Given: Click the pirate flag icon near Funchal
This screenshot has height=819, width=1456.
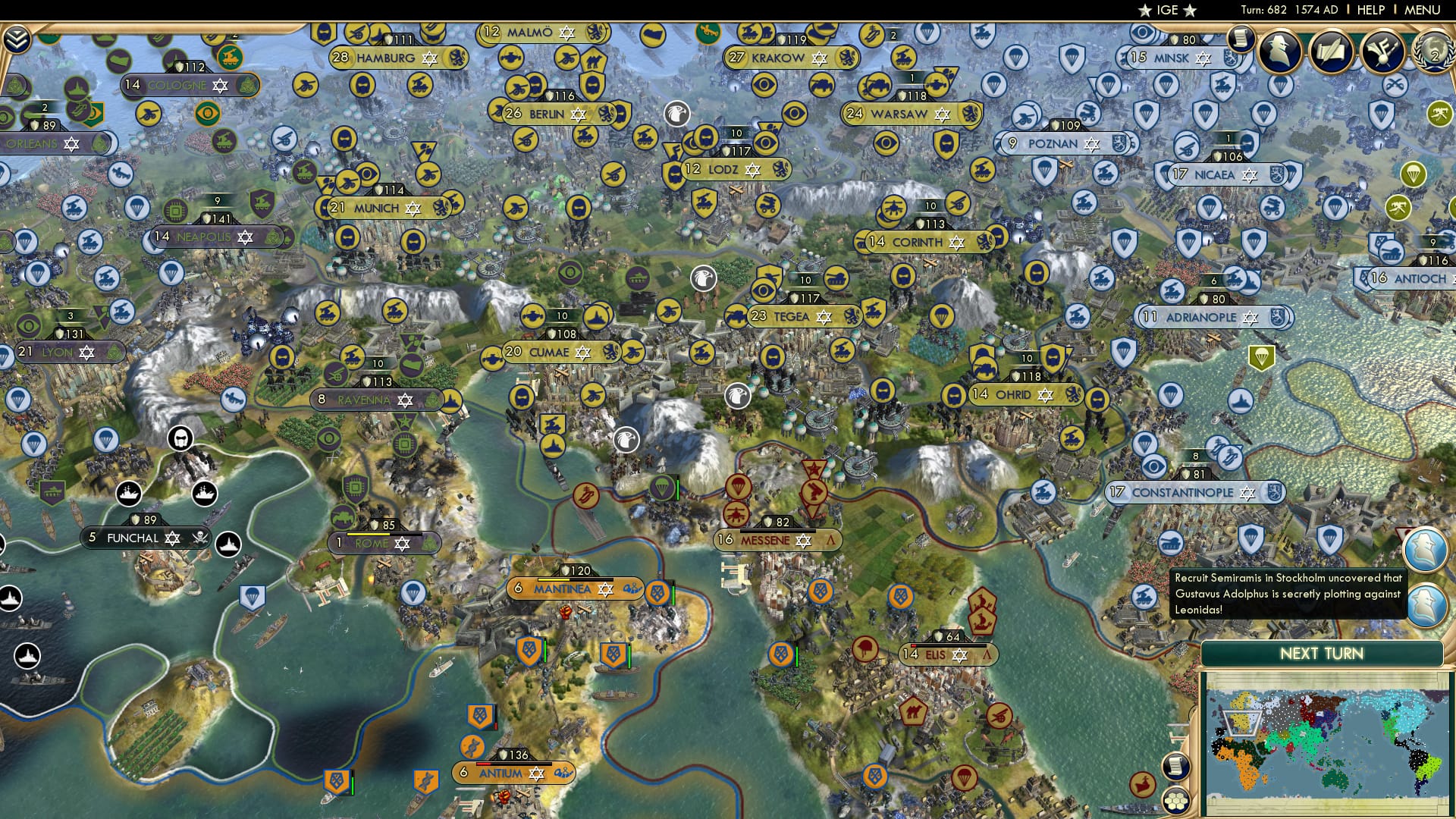Looking at the screenshot, I should pos(200,538).
